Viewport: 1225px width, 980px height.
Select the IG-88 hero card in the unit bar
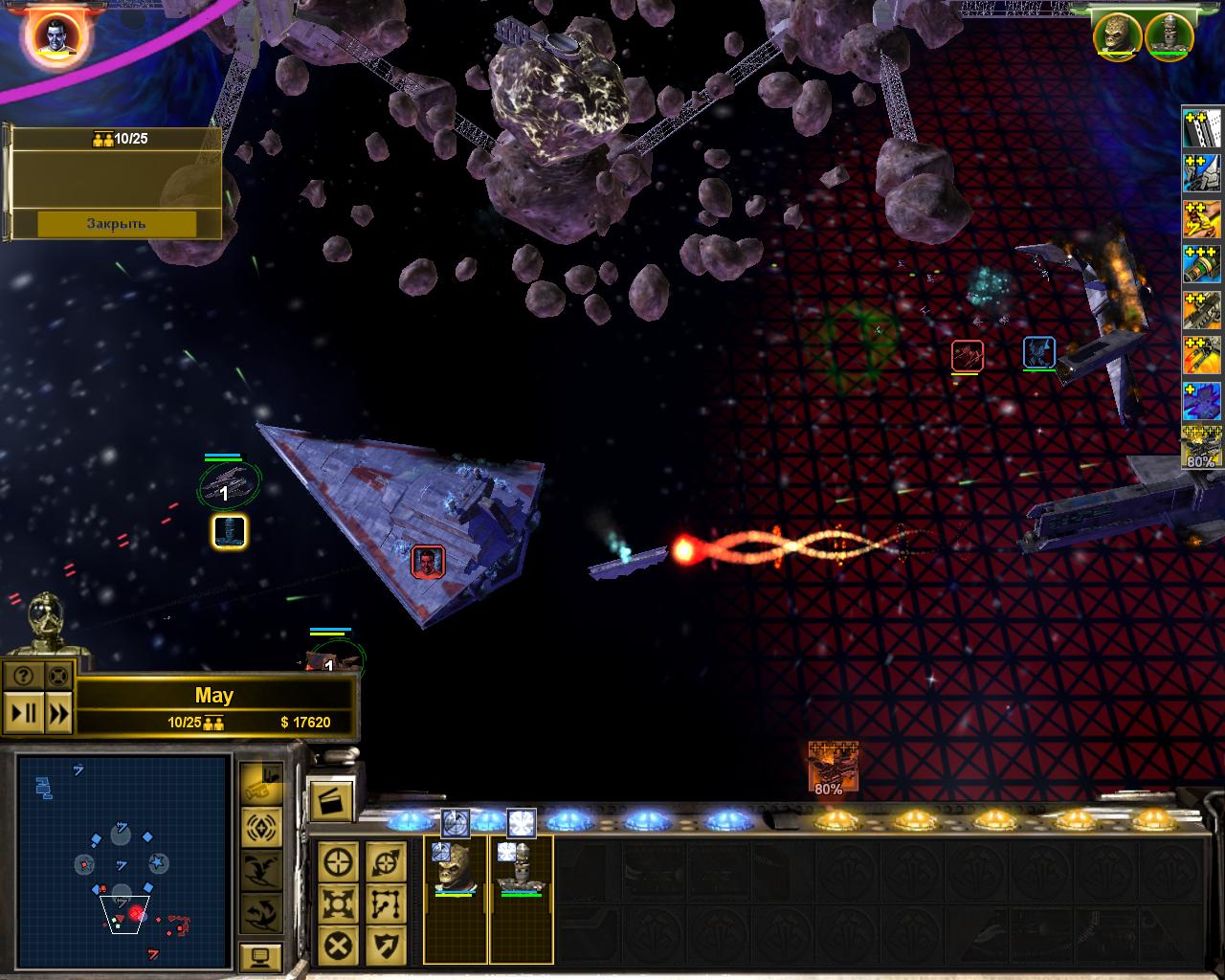(x=521, y=900)
